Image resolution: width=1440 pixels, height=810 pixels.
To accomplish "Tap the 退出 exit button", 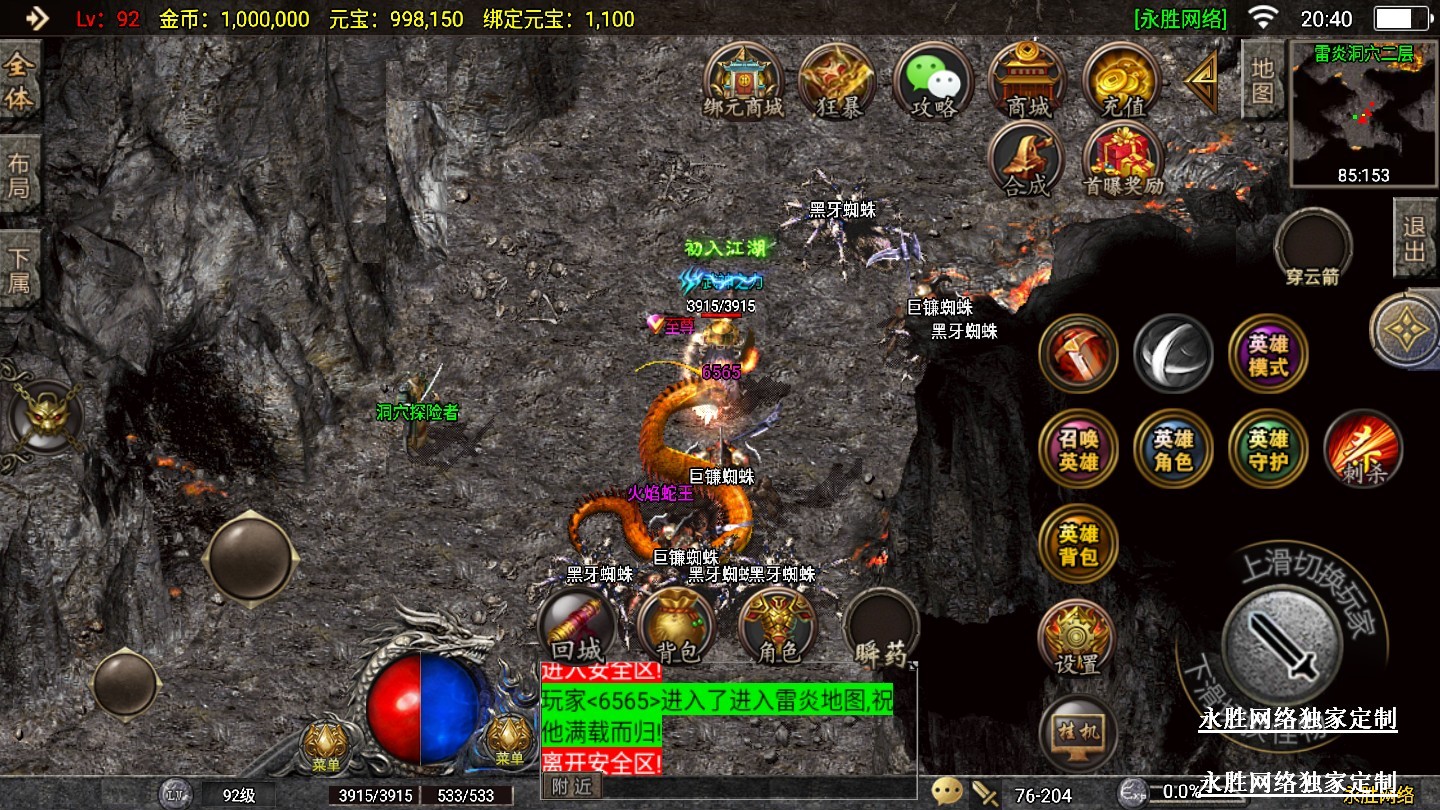I will click(1414, 238).
